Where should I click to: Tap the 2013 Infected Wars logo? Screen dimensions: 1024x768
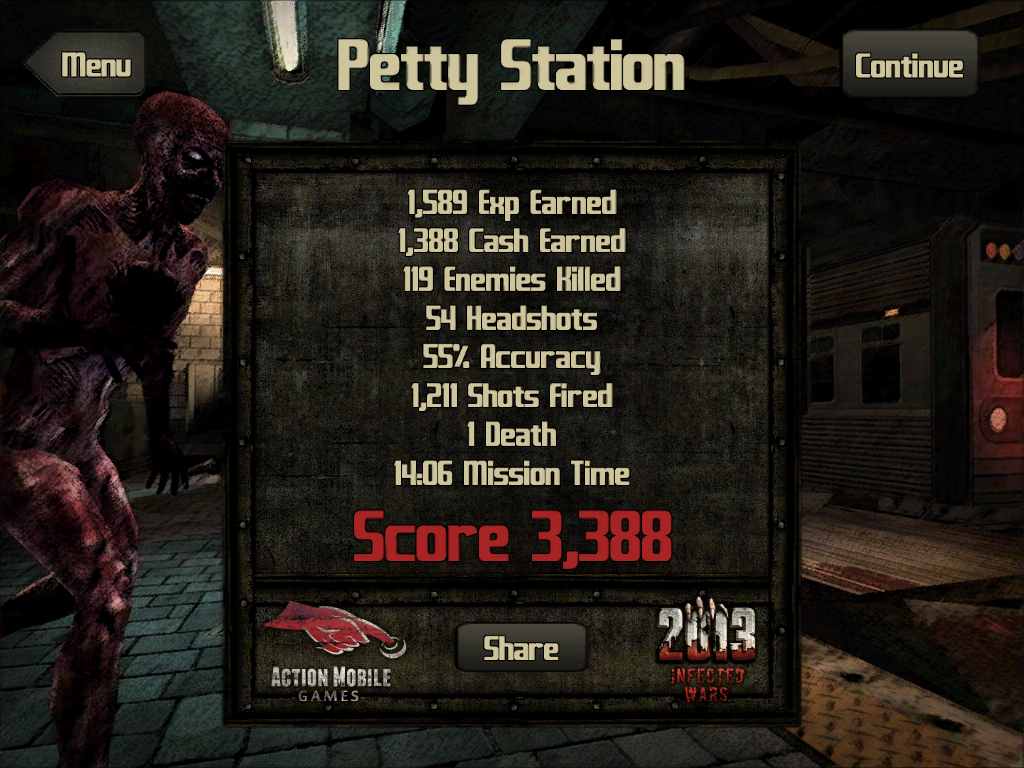(706, 652)
